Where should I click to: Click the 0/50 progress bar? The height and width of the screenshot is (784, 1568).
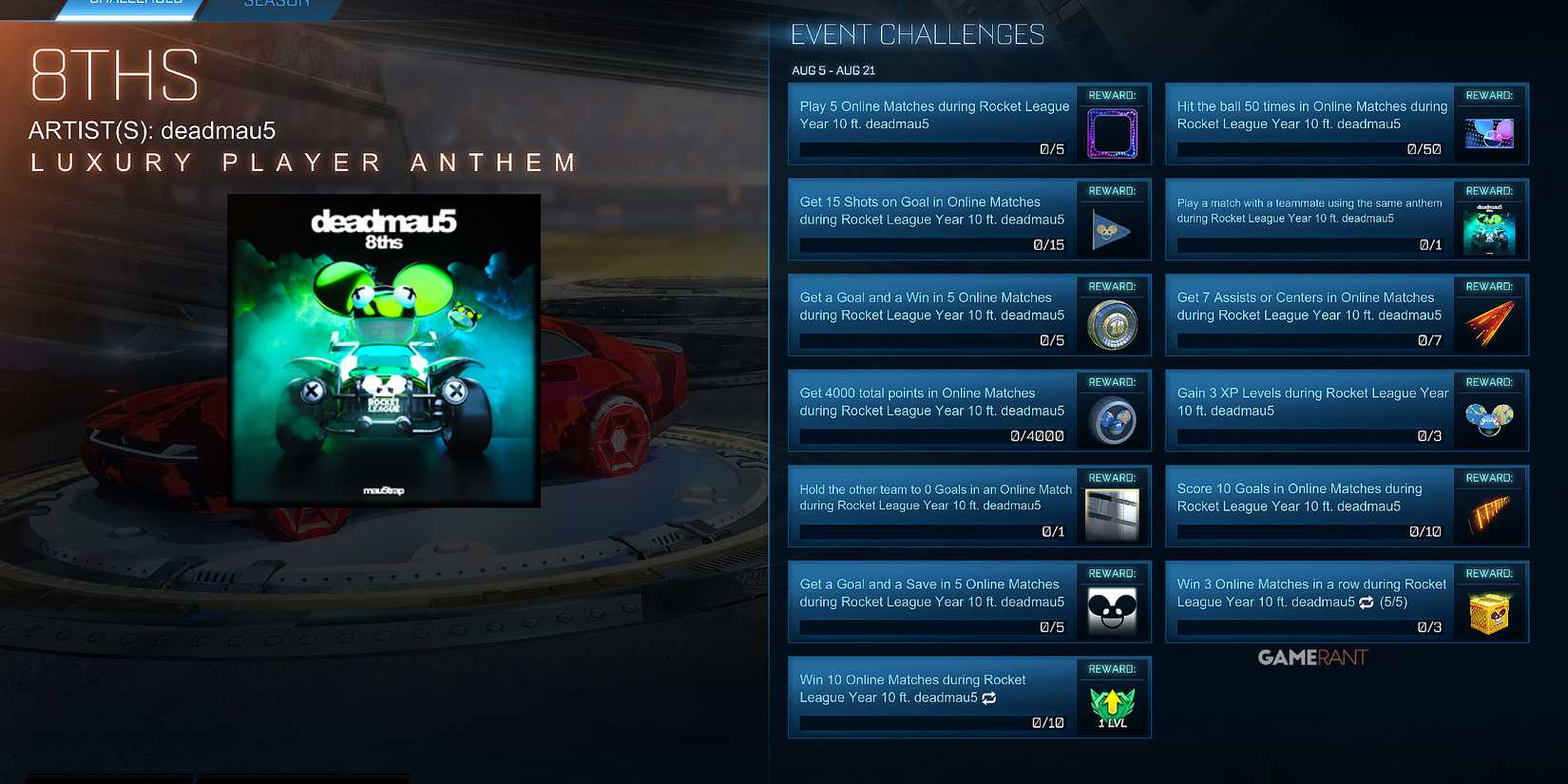coord(1310,149)
